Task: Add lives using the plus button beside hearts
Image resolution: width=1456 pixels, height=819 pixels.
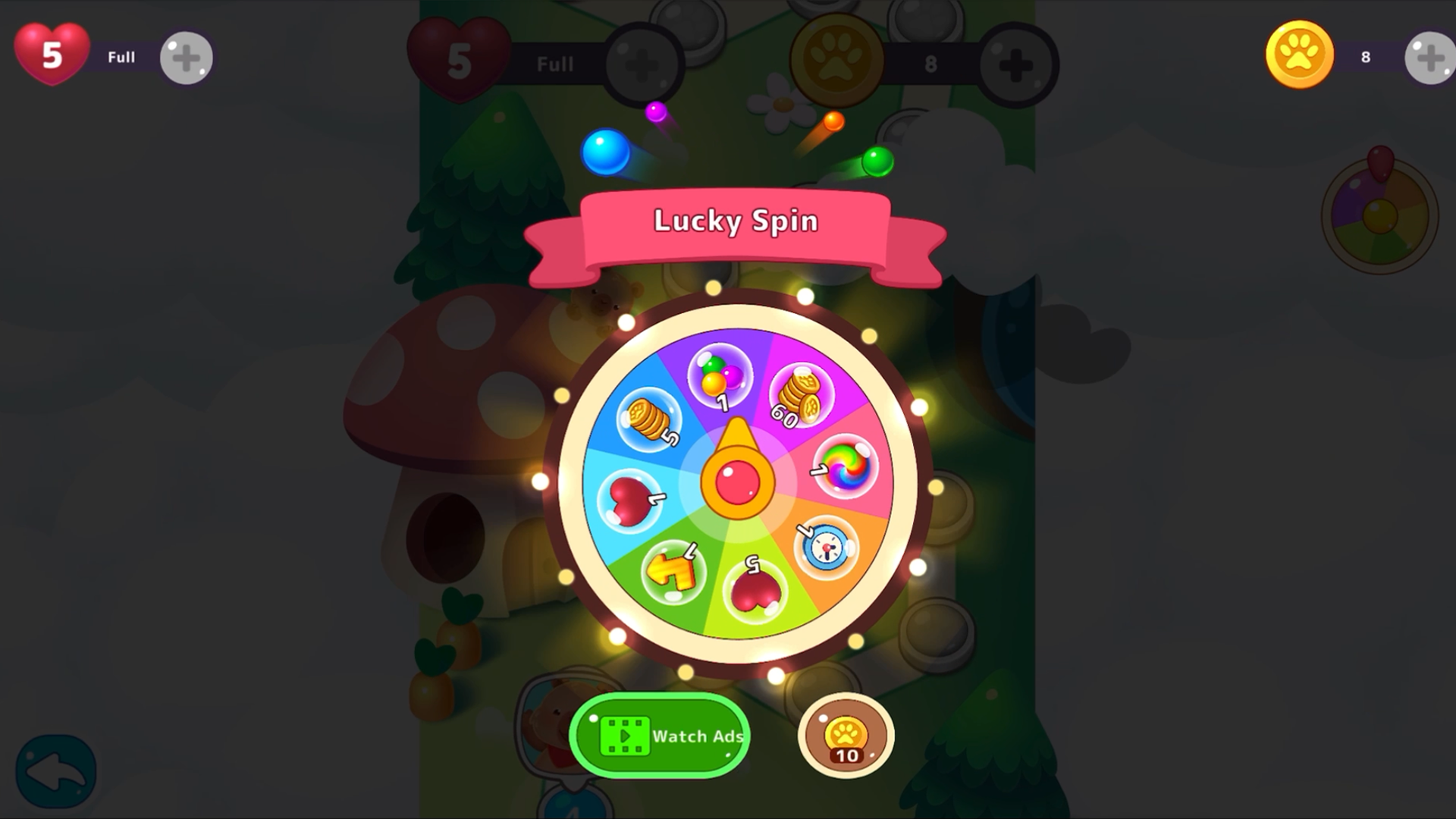Action: click(184, 57)
